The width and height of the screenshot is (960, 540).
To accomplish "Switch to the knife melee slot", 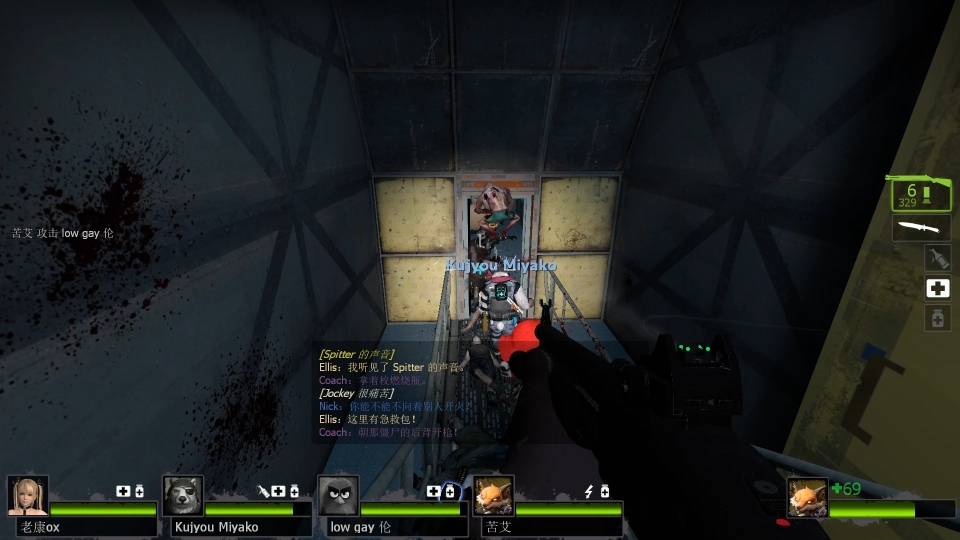I will tap(920, 228).
